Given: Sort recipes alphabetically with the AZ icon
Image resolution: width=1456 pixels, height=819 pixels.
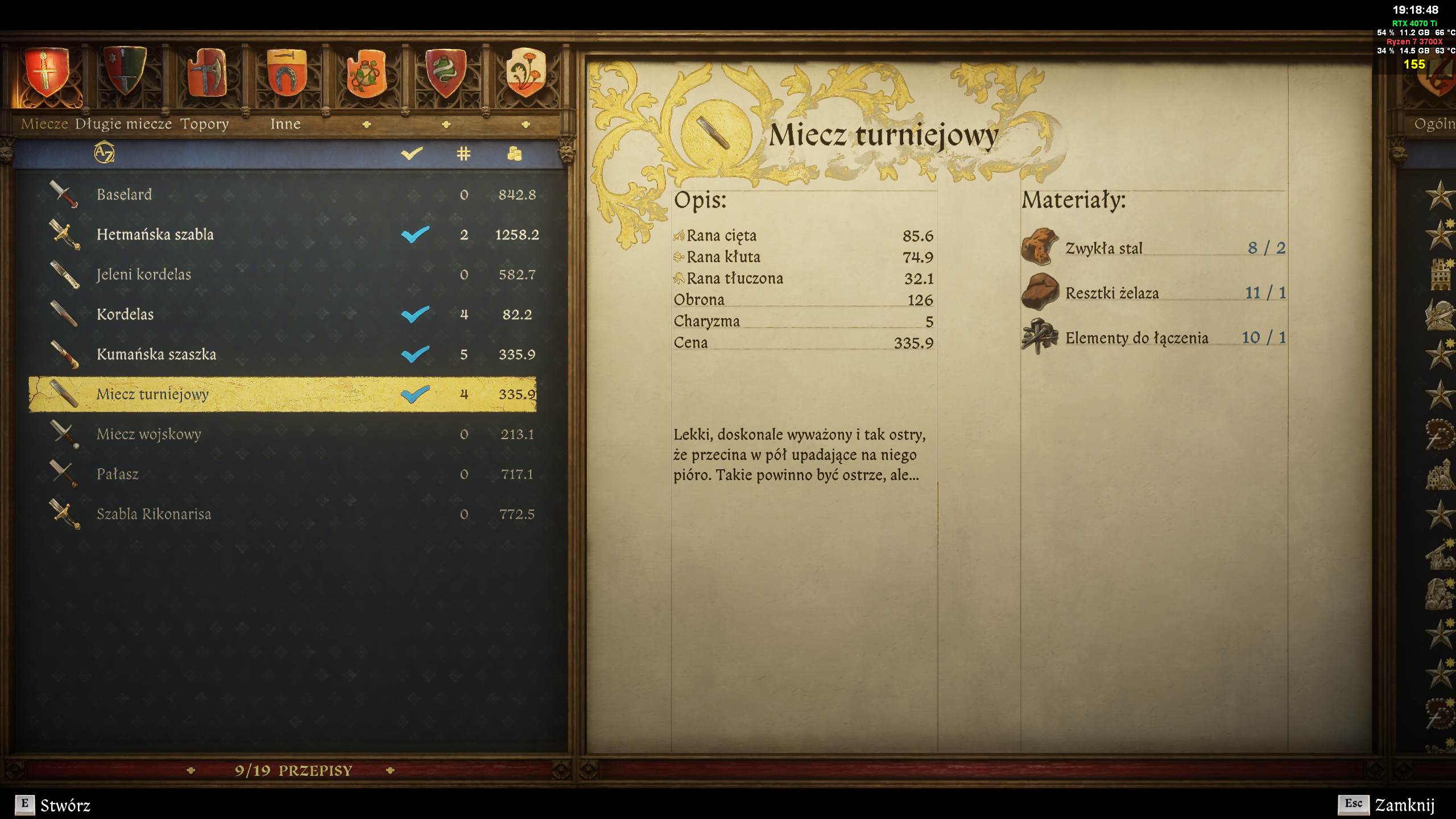Looking at the screenshot, I should click(104, 153).
